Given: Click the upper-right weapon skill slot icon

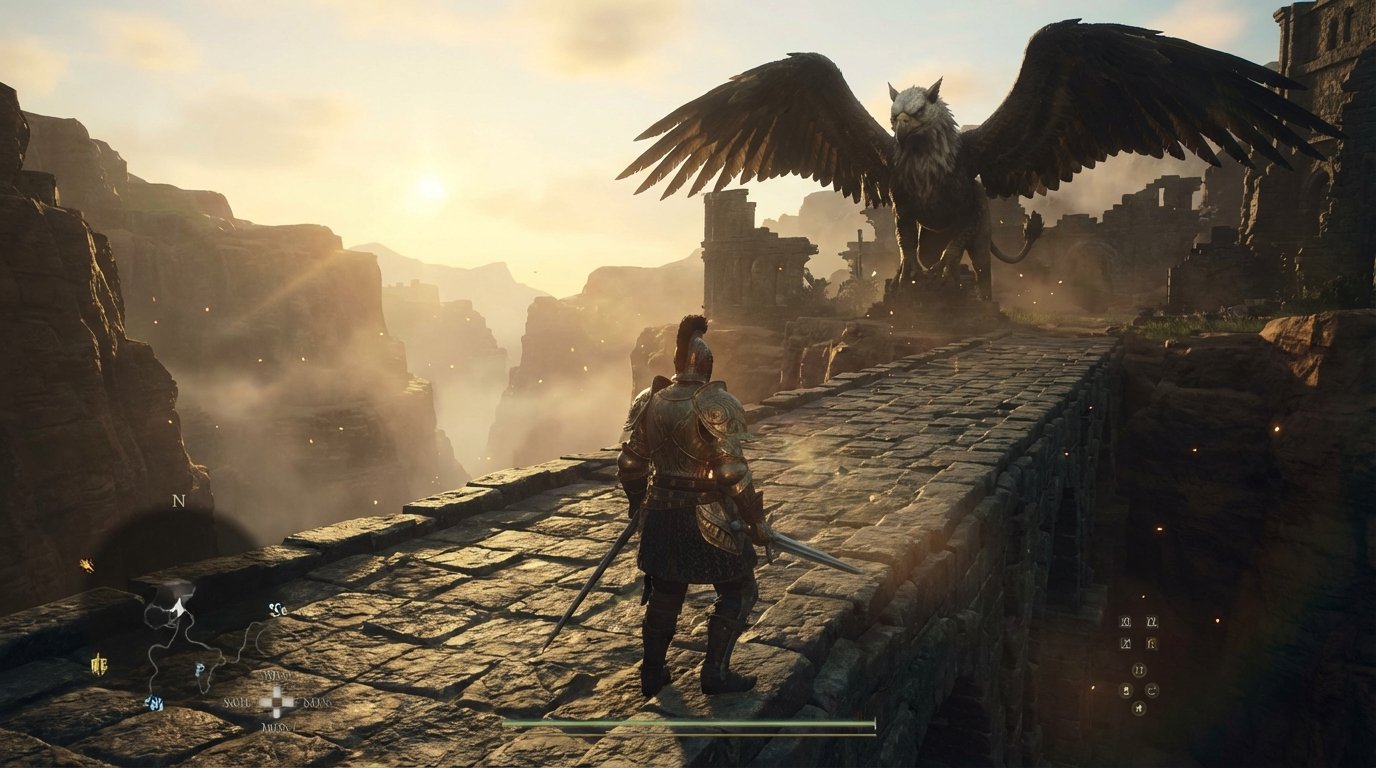Looking at the screenshot, I should pyautogui.click(x=1152, y=622).
